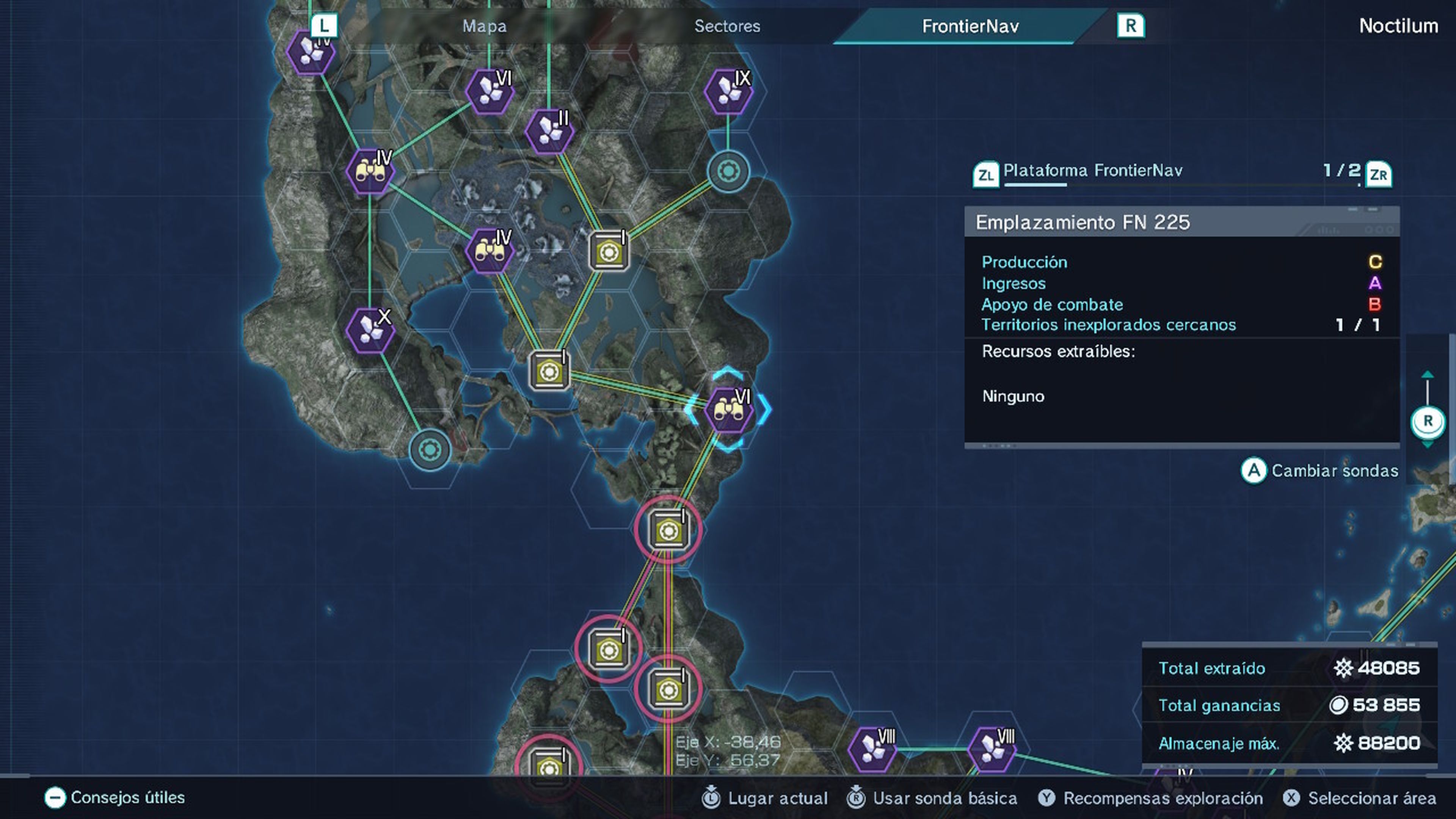Select the FN 225 probe site with binoculars icon
1456x819 pixels.
(x=729, y=410)
